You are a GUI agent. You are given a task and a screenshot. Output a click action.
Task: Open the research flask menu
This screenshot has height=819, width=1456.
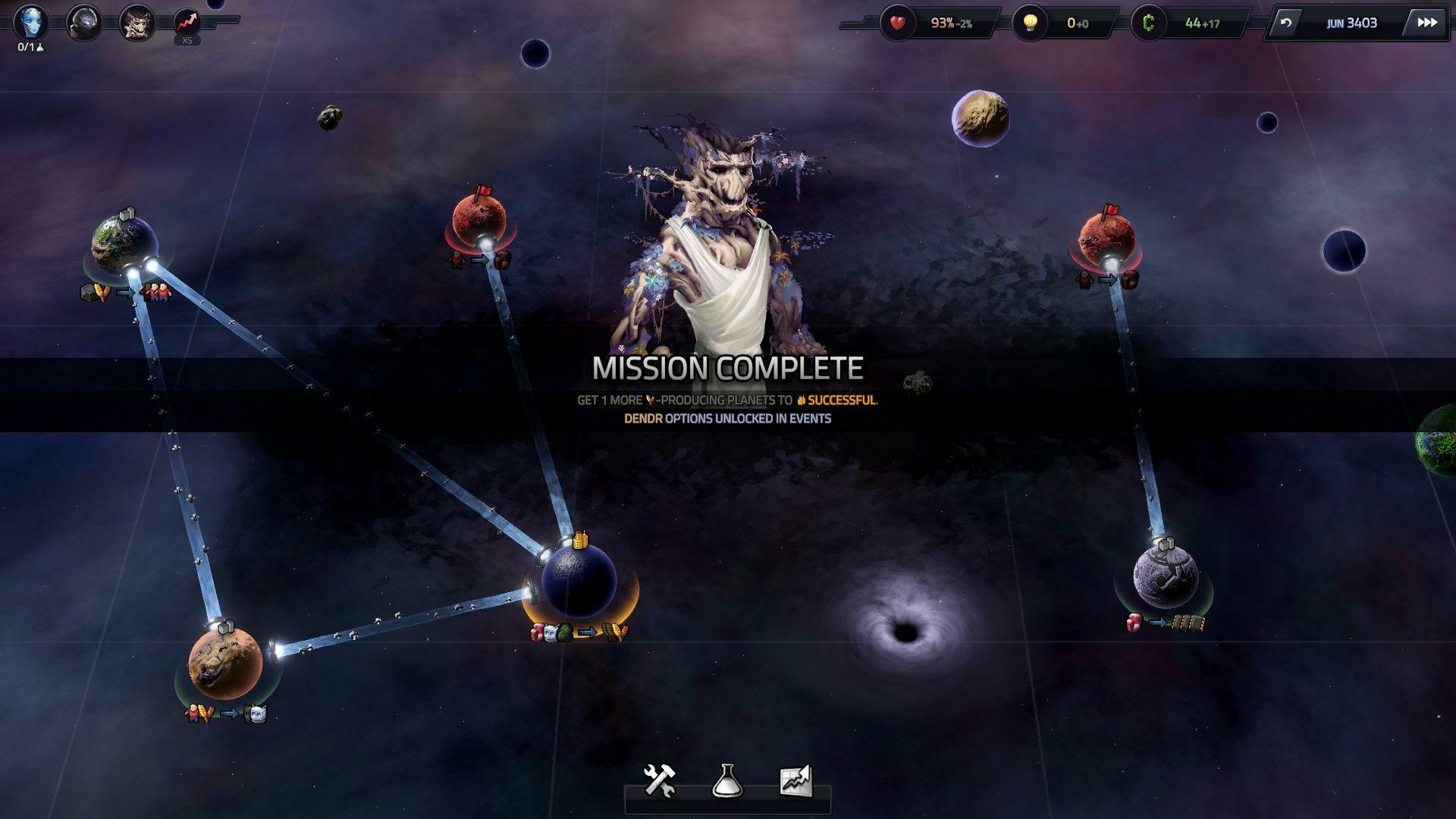[727, 780]
